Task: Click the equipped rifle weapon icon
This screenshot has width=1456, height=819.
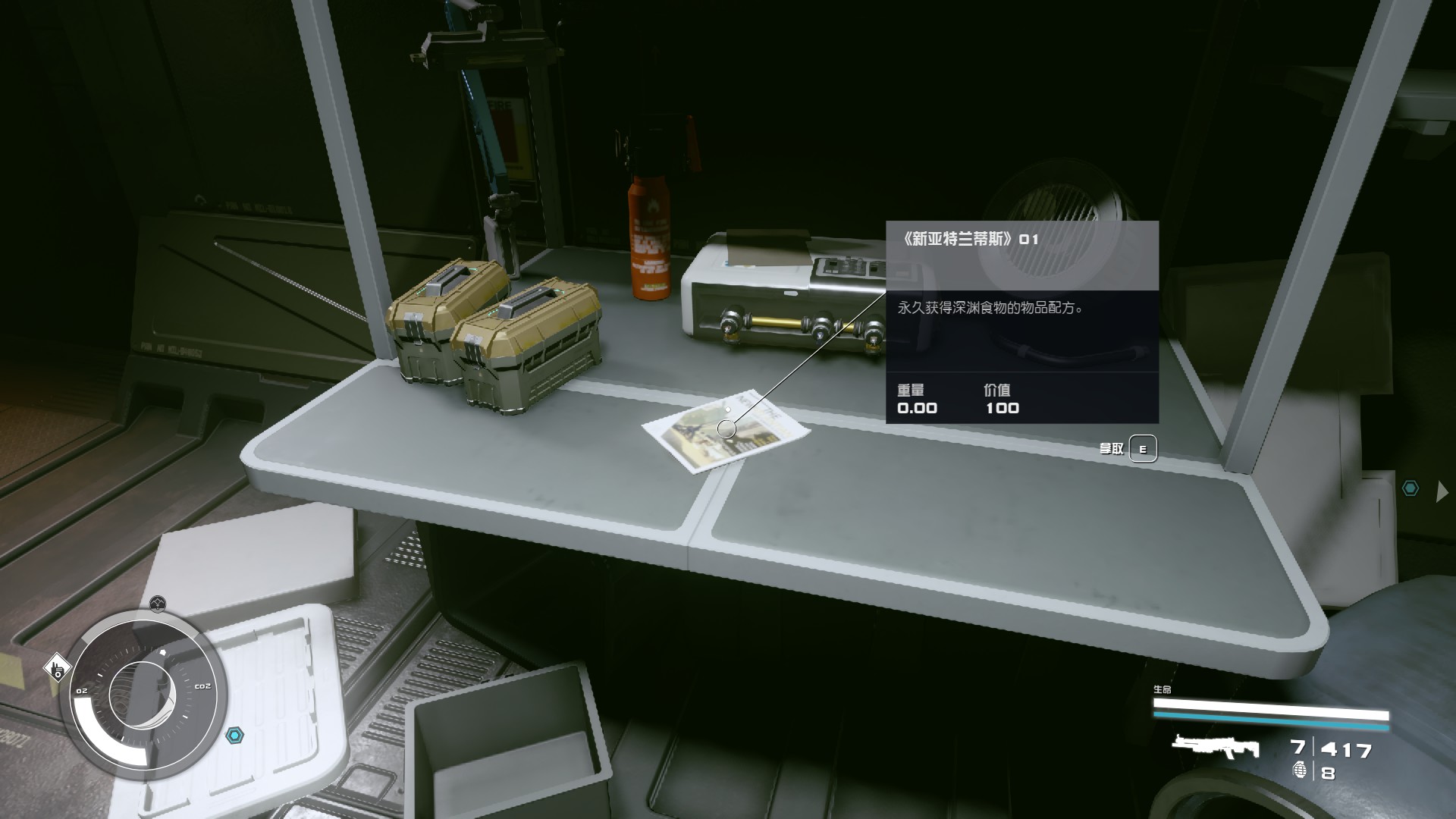Action: (1215, 747)
